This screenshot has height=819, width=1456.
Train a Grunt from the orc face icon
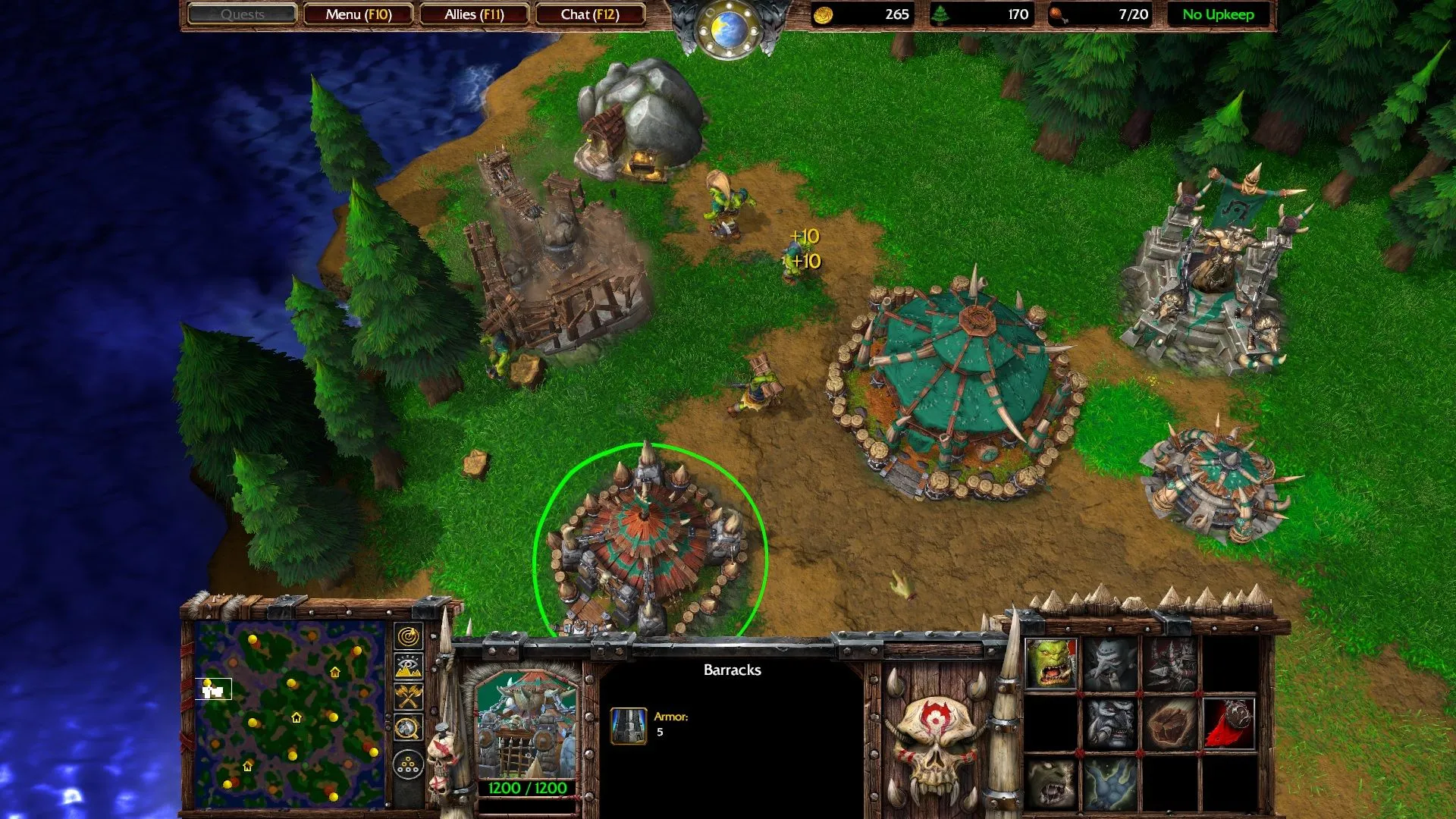[1051, 664]
